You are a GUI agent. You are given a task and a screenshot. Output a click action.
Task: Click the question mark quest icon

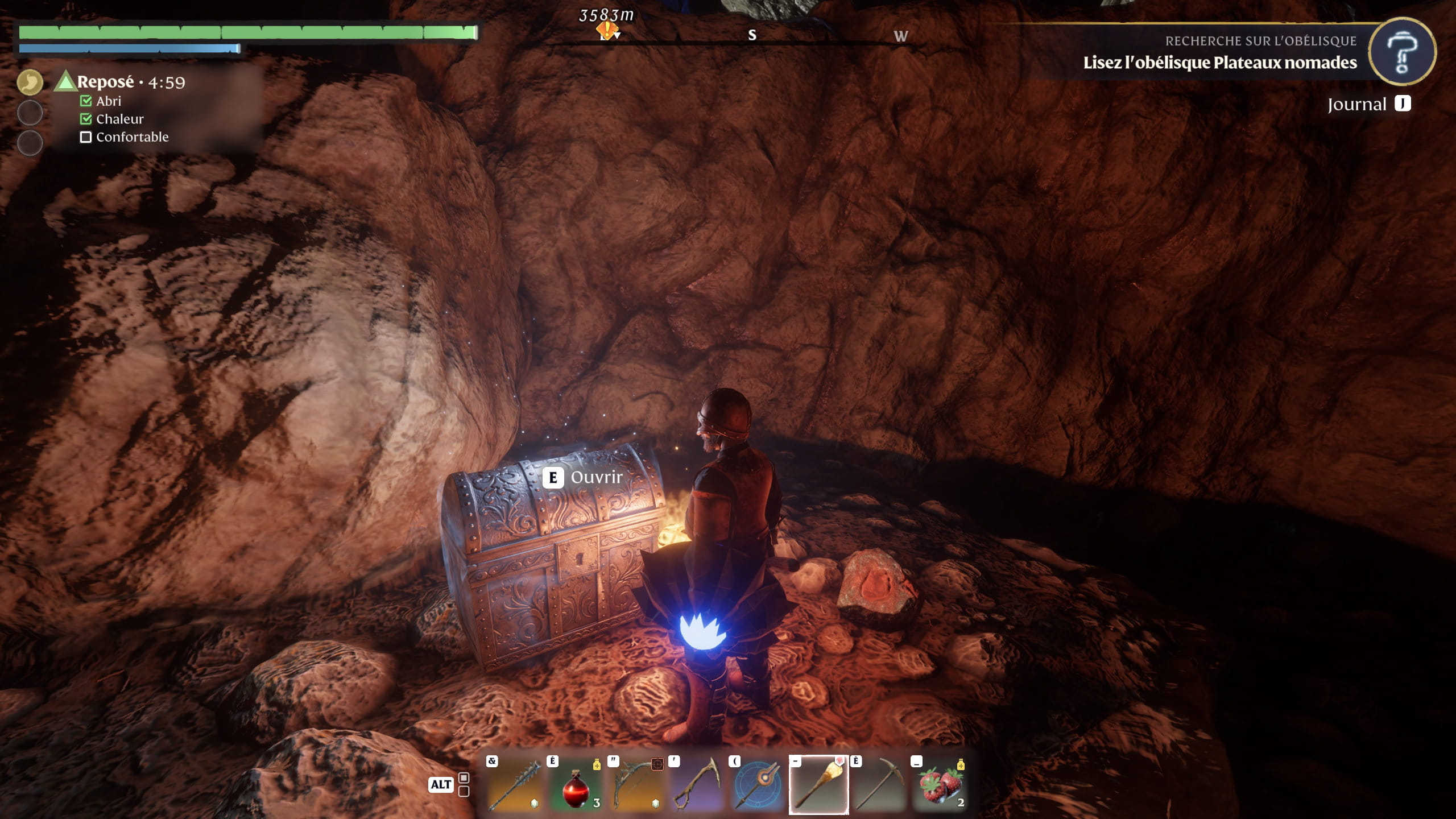pos(1401,52)
